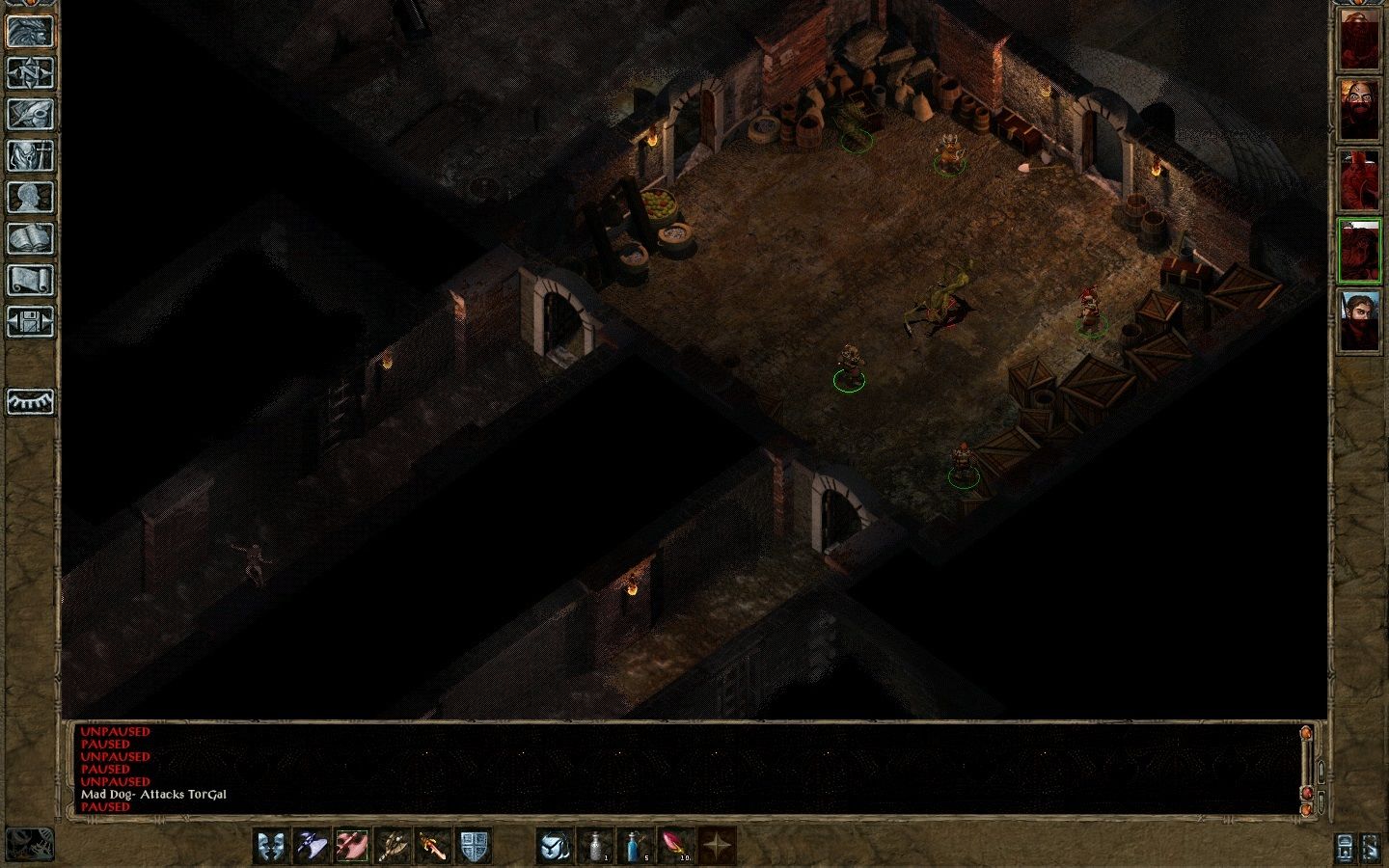The width and height of the screenshot is (1389, 868).
Task: Open the options menu floppy disk button
Action: point(30,321)
